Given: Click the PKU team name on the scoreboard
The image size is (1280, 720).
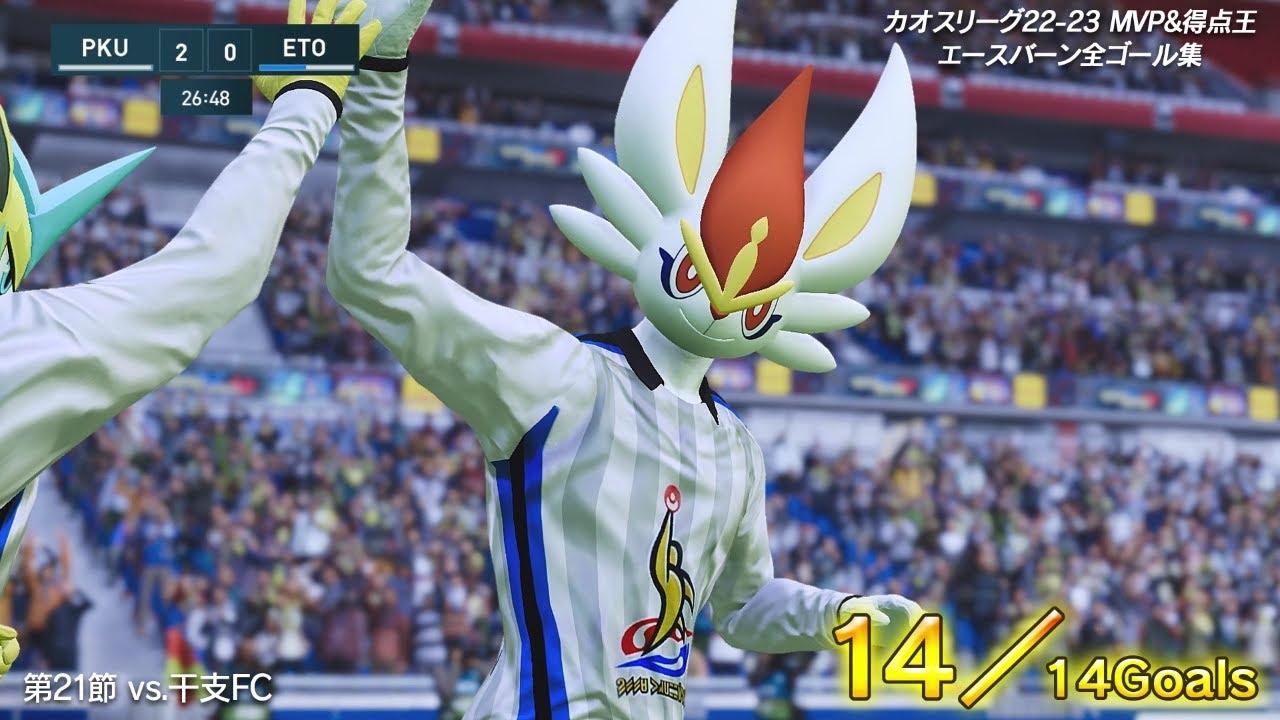Looking at the screenshot, I should point(105,47).
